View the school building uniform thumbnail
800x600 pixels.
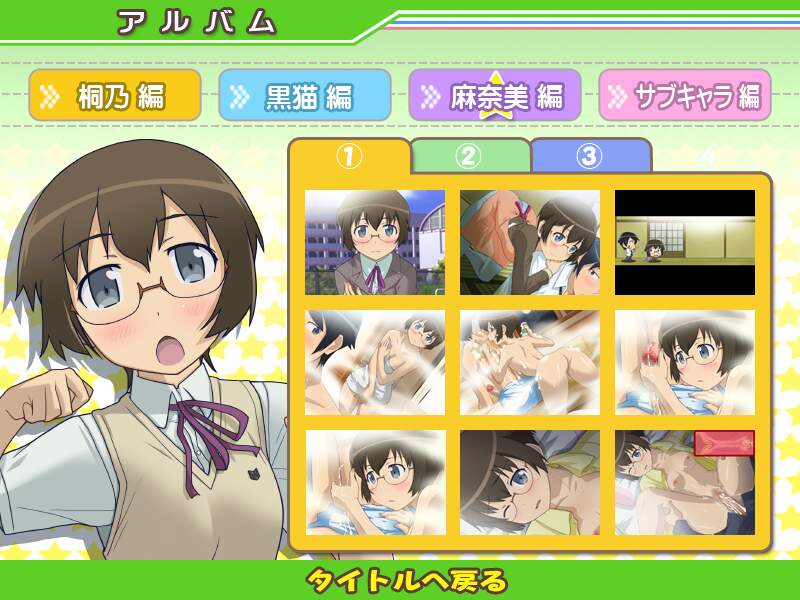[x=375, y=243]
